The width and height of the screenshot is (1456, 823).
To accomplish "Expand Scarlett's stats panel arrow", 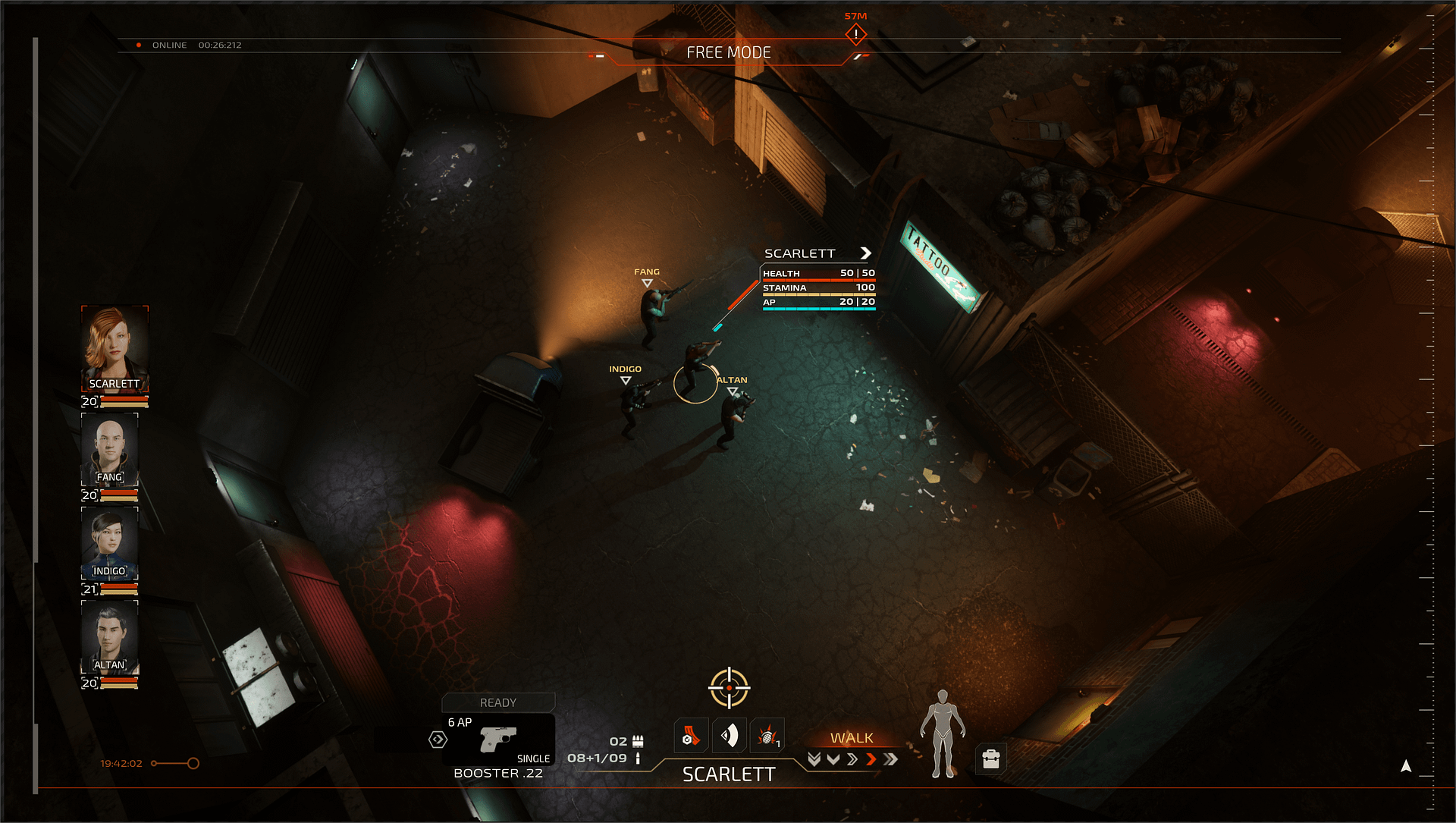I will click(865, 253).
